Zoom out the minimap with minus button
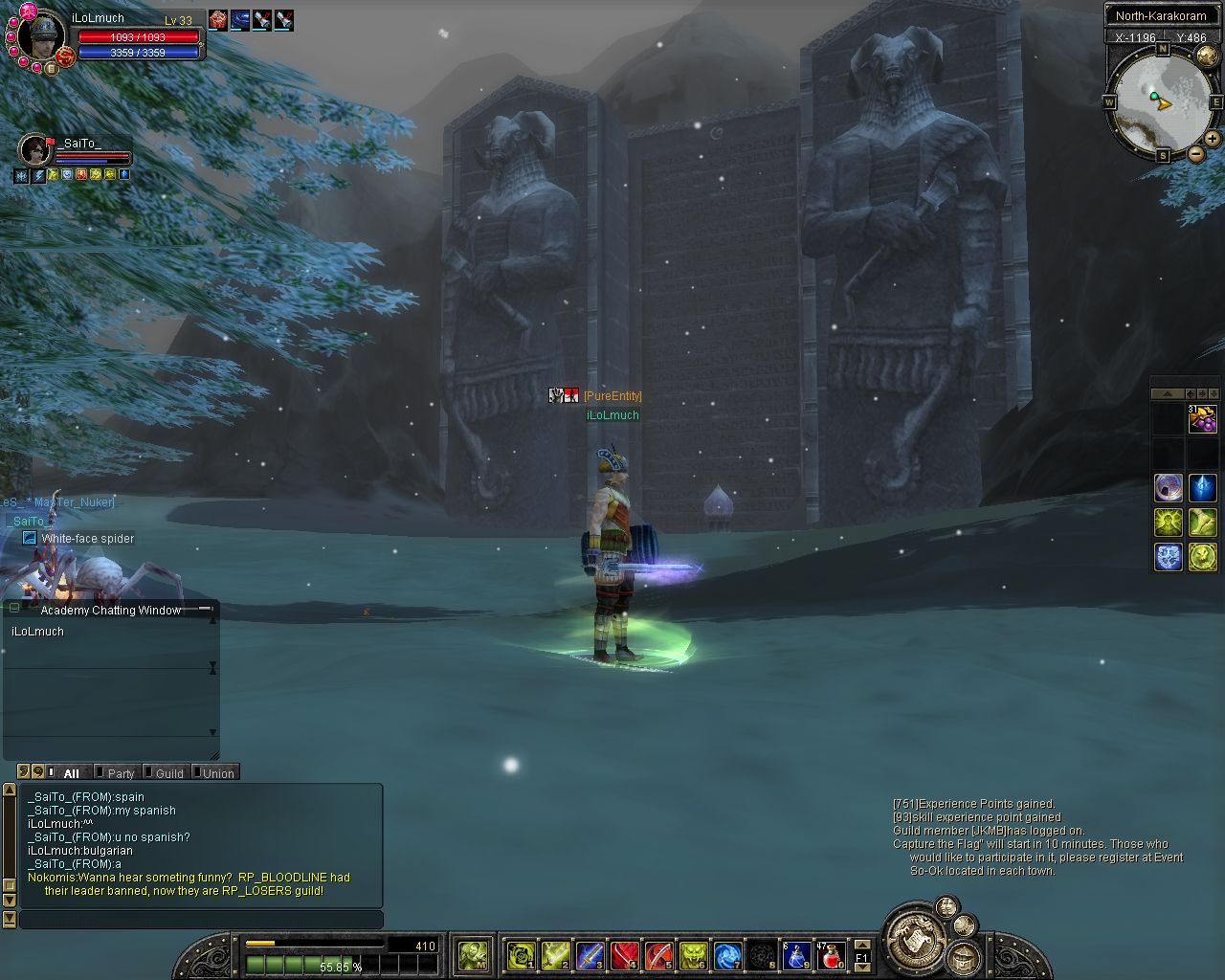The image size is (1225, 980). [1196, 153]
